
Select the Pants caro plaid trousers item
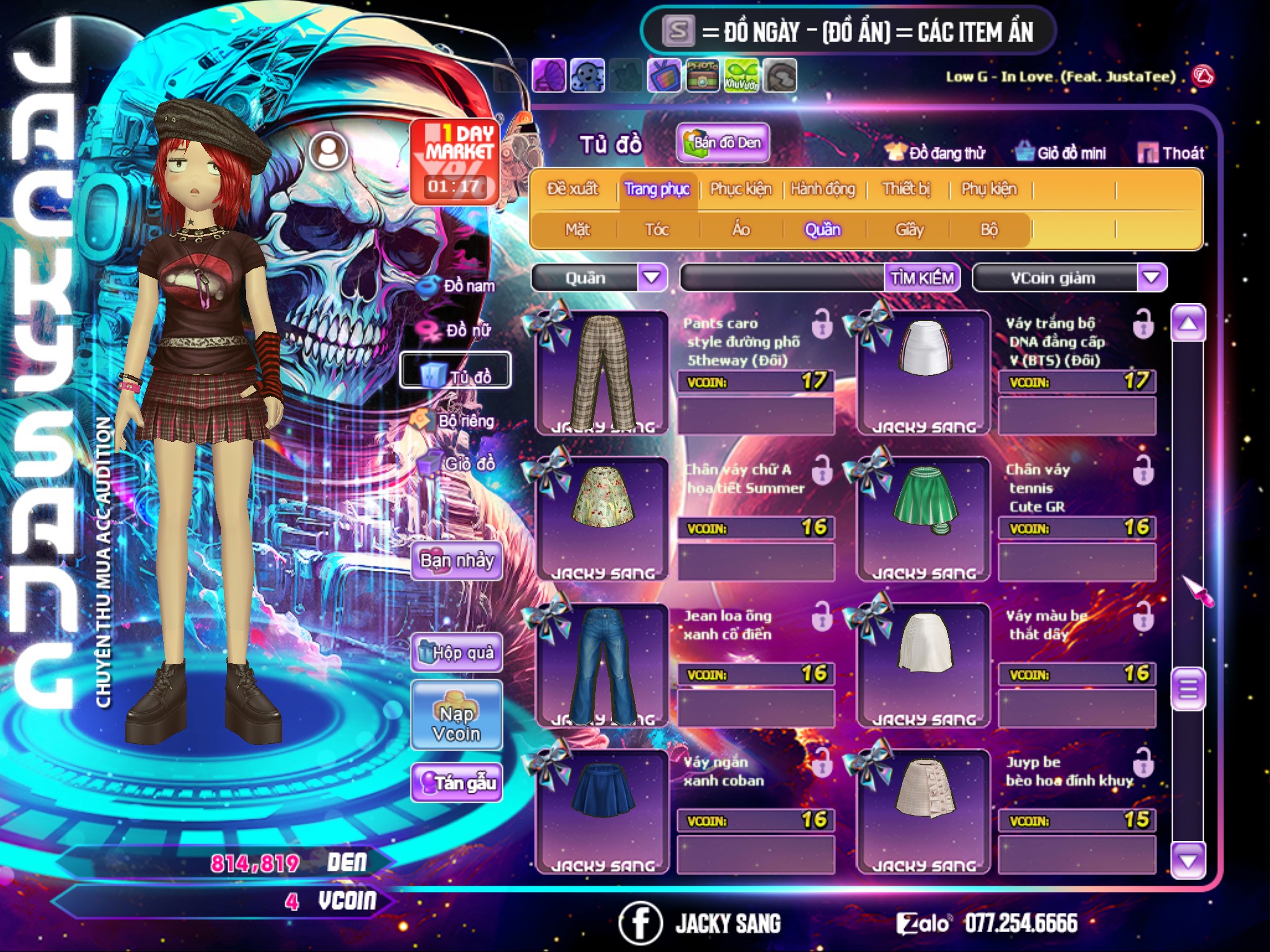point(603,372)
